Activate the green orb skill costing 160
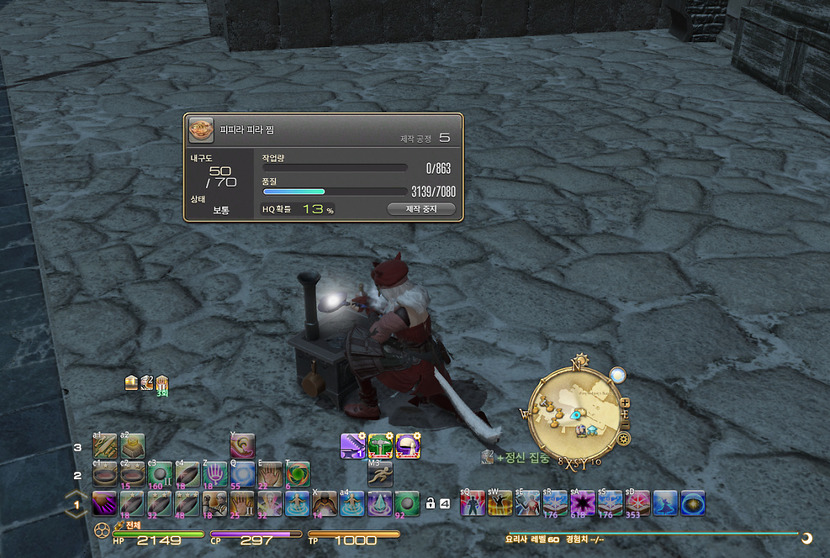The image size is (830, 558). [x=160, y=474]
